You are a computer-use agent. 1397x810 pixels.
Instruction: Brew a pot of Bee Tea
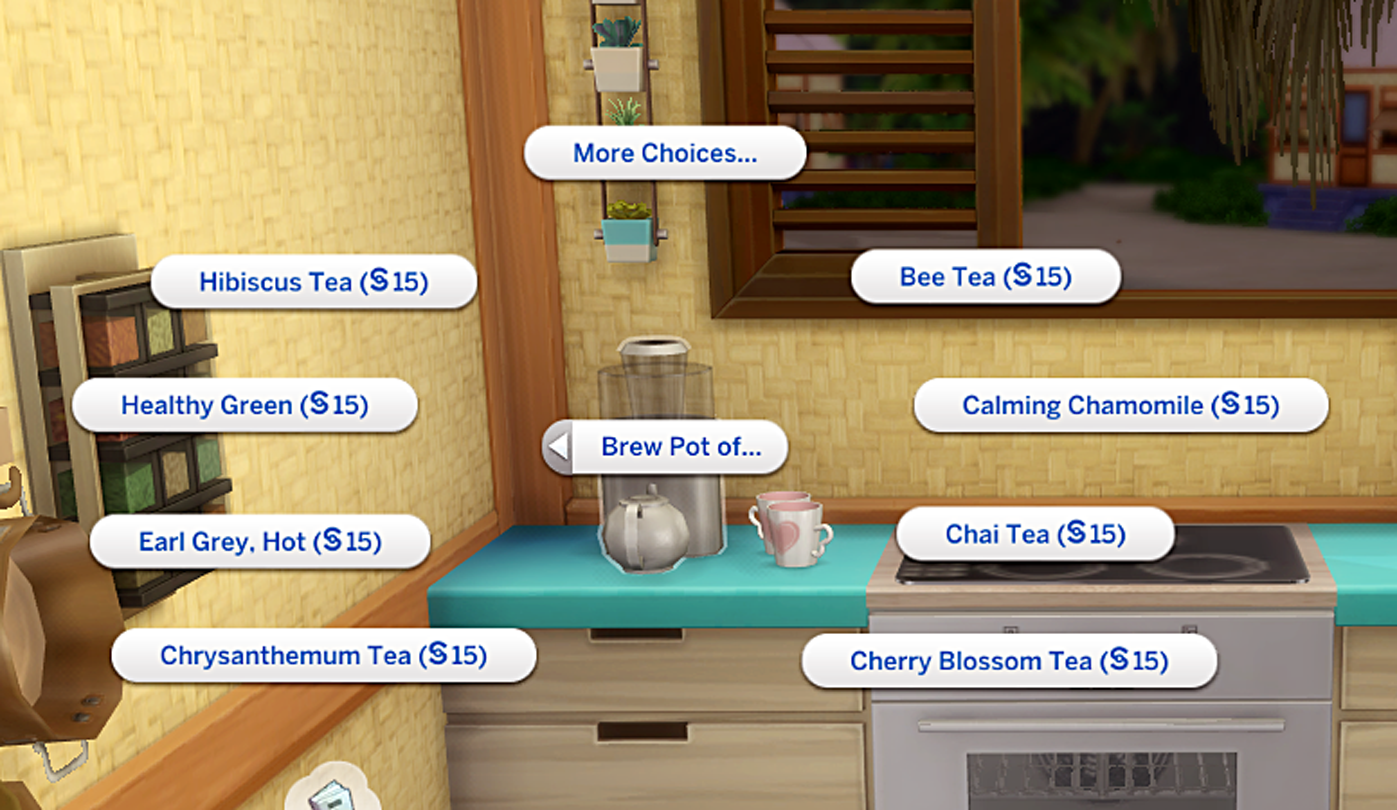(985, 277)
